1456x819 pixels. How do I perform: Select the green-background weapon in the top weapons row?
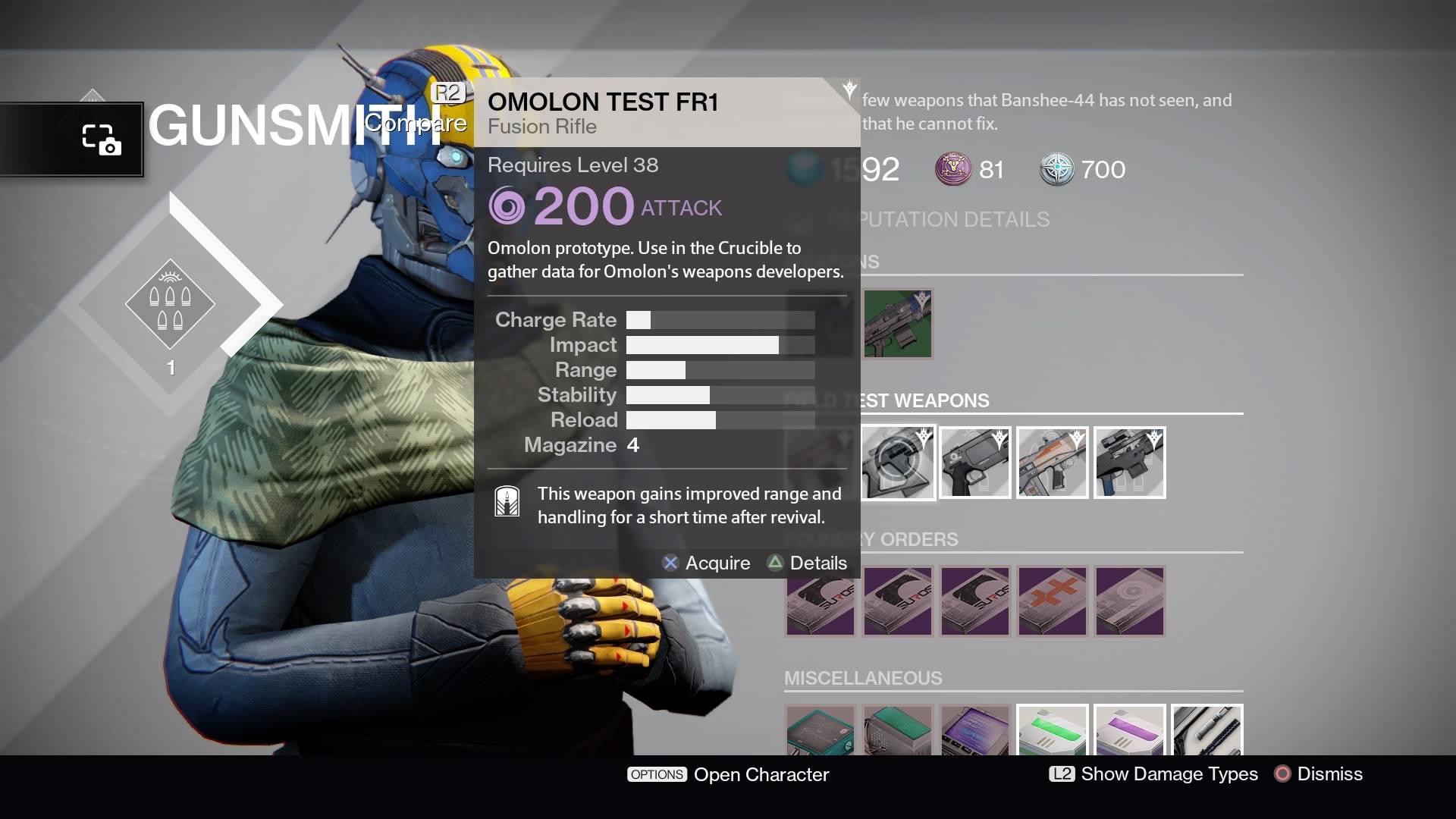[898, 323]
